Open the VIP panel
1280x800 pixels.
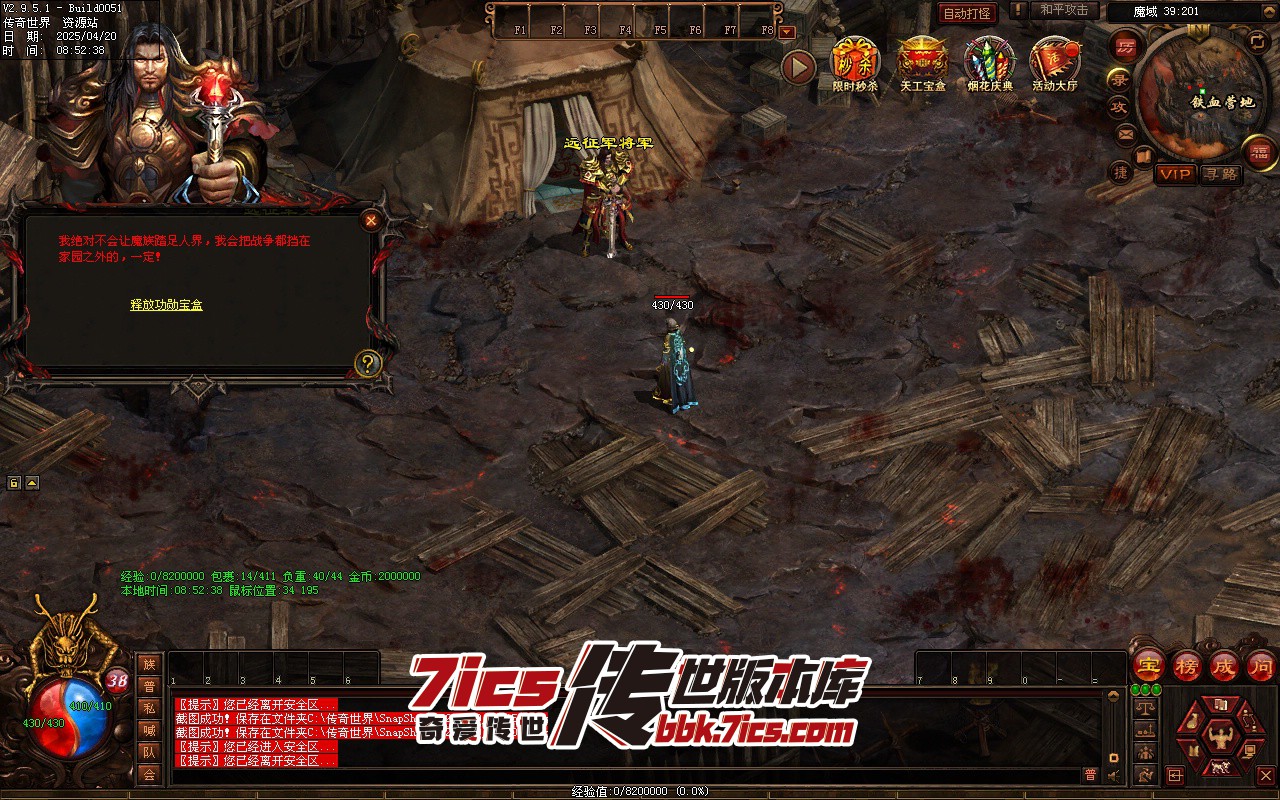tap(1176, 174)
